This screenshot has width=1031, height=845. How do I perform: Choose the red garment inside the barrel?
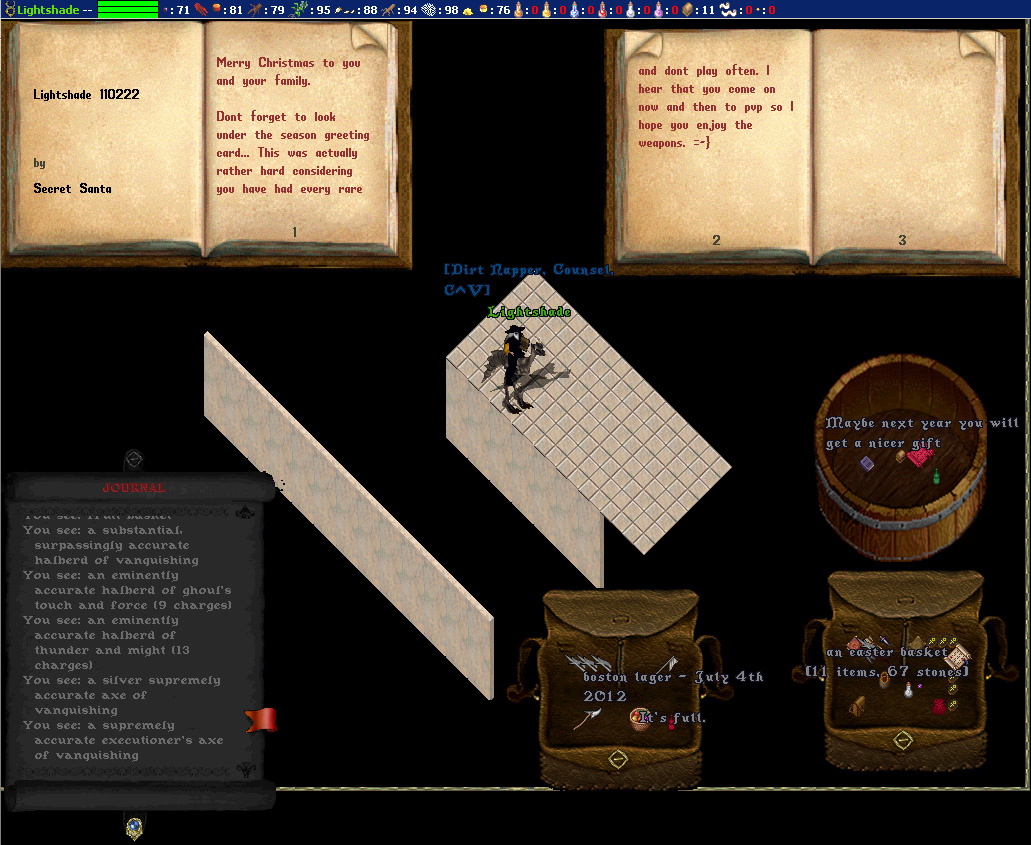coord(919,458)
